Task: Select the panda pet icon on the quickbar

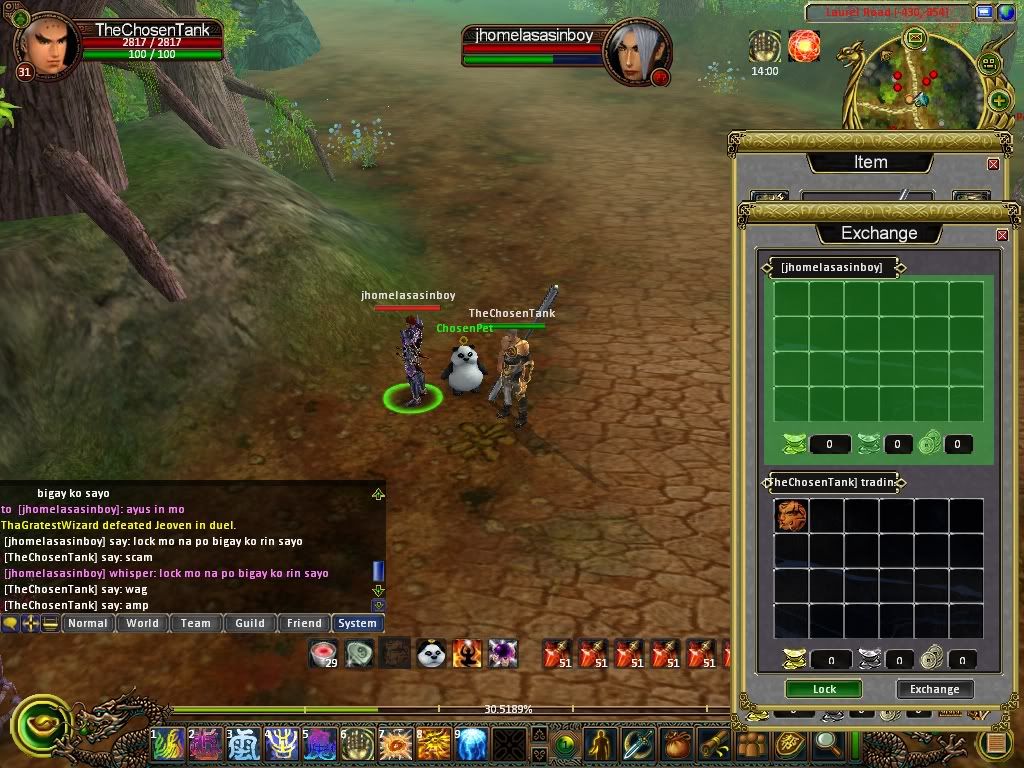Action: pyautogui.click(x=431, y=654)
